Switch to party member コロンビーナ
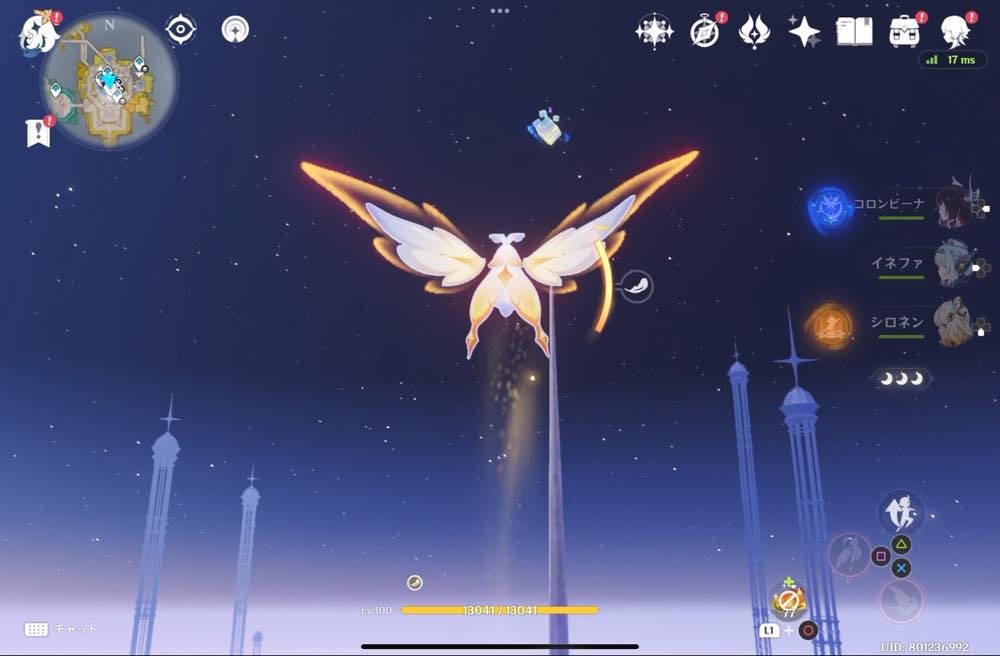Image resolution: width=1000 pixels, height=656 pixels. point(955,207)
